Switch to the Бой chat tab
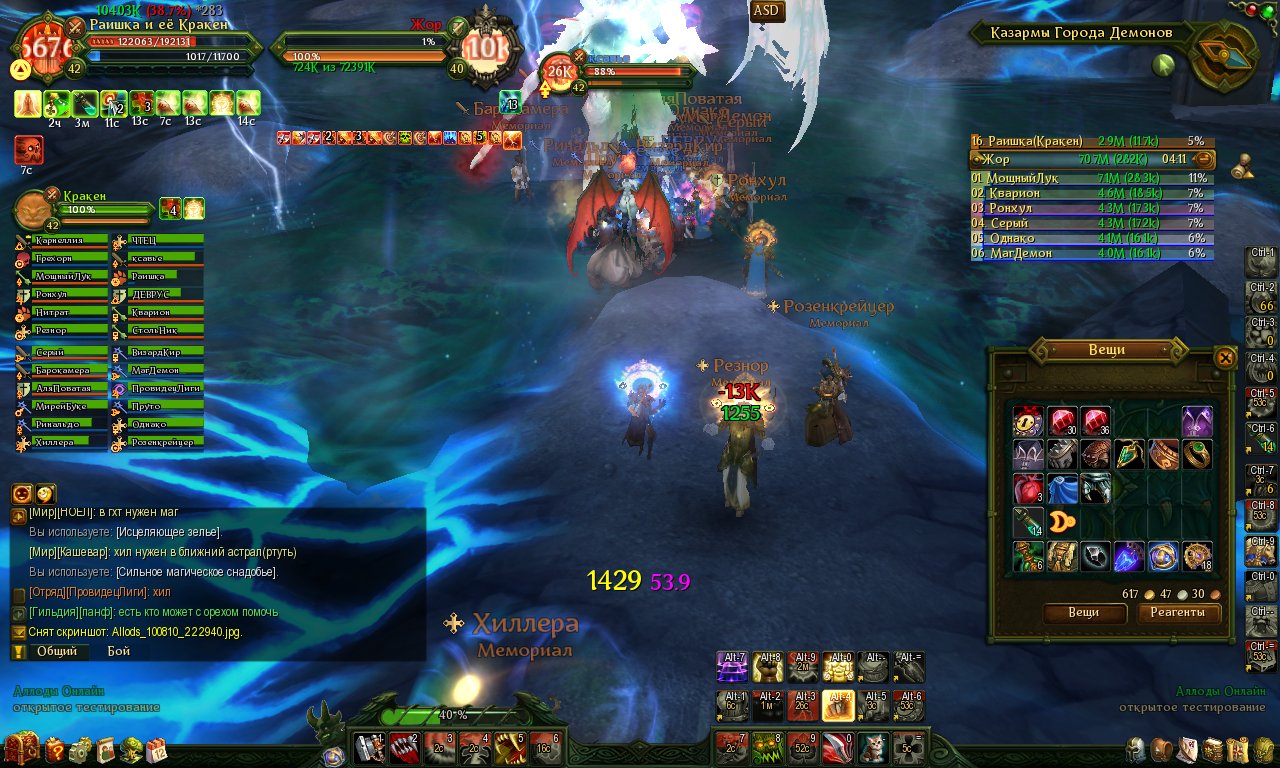Image resolution: width=1280 pixels, height=768 pixels. tap(119, 651)
